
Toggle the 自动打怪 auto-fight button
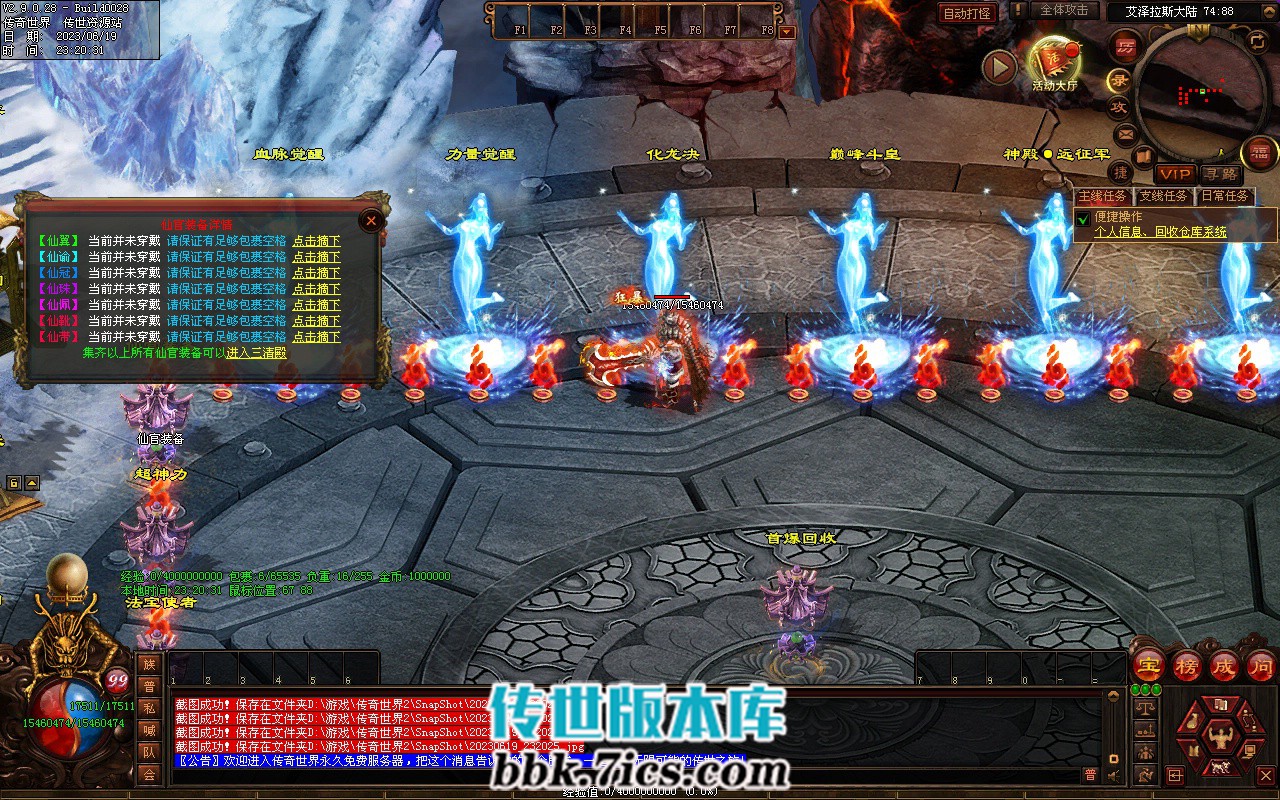967,13
